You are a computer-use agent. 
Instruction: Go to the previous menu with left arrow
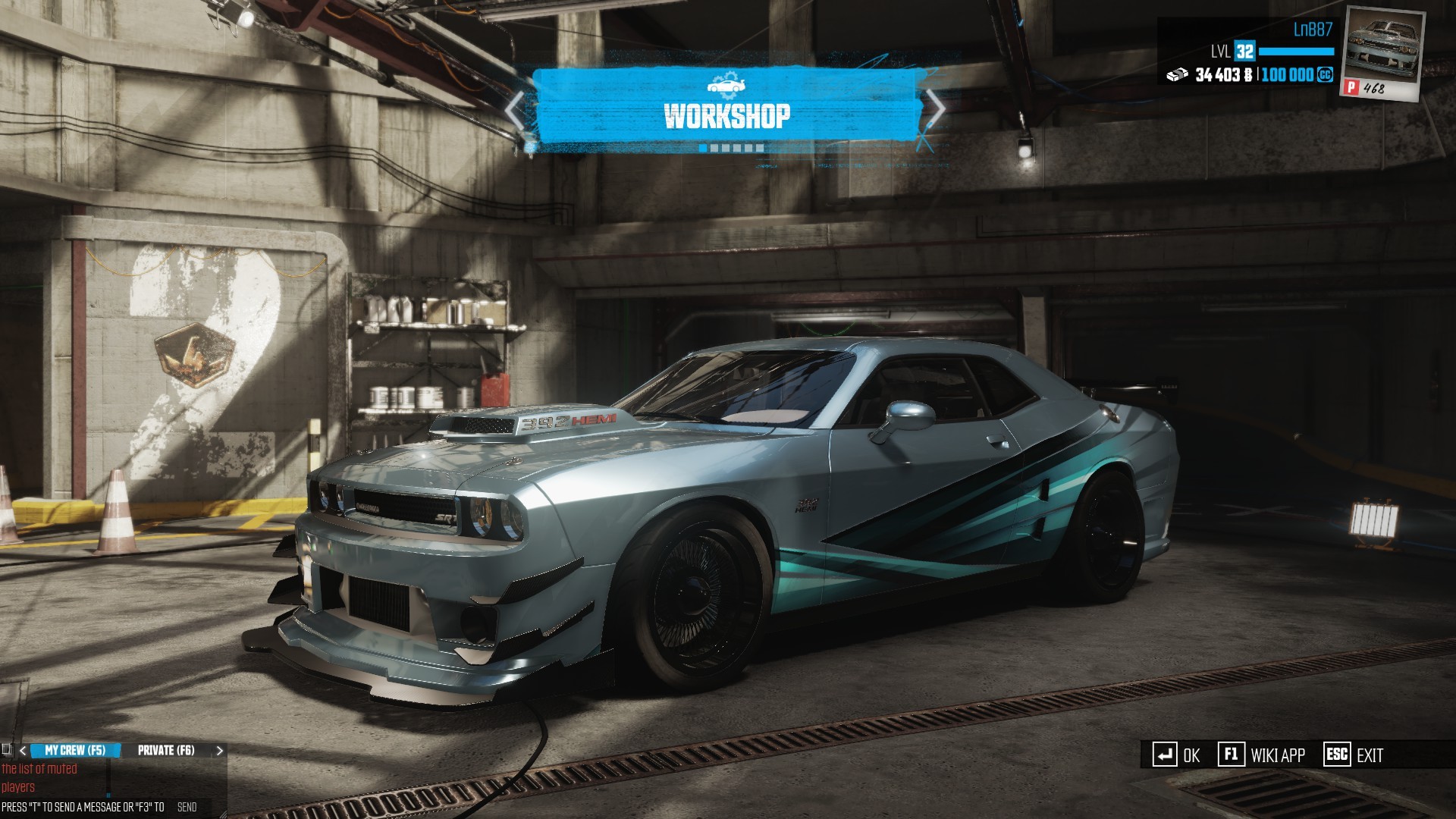[x=516, y=111]
